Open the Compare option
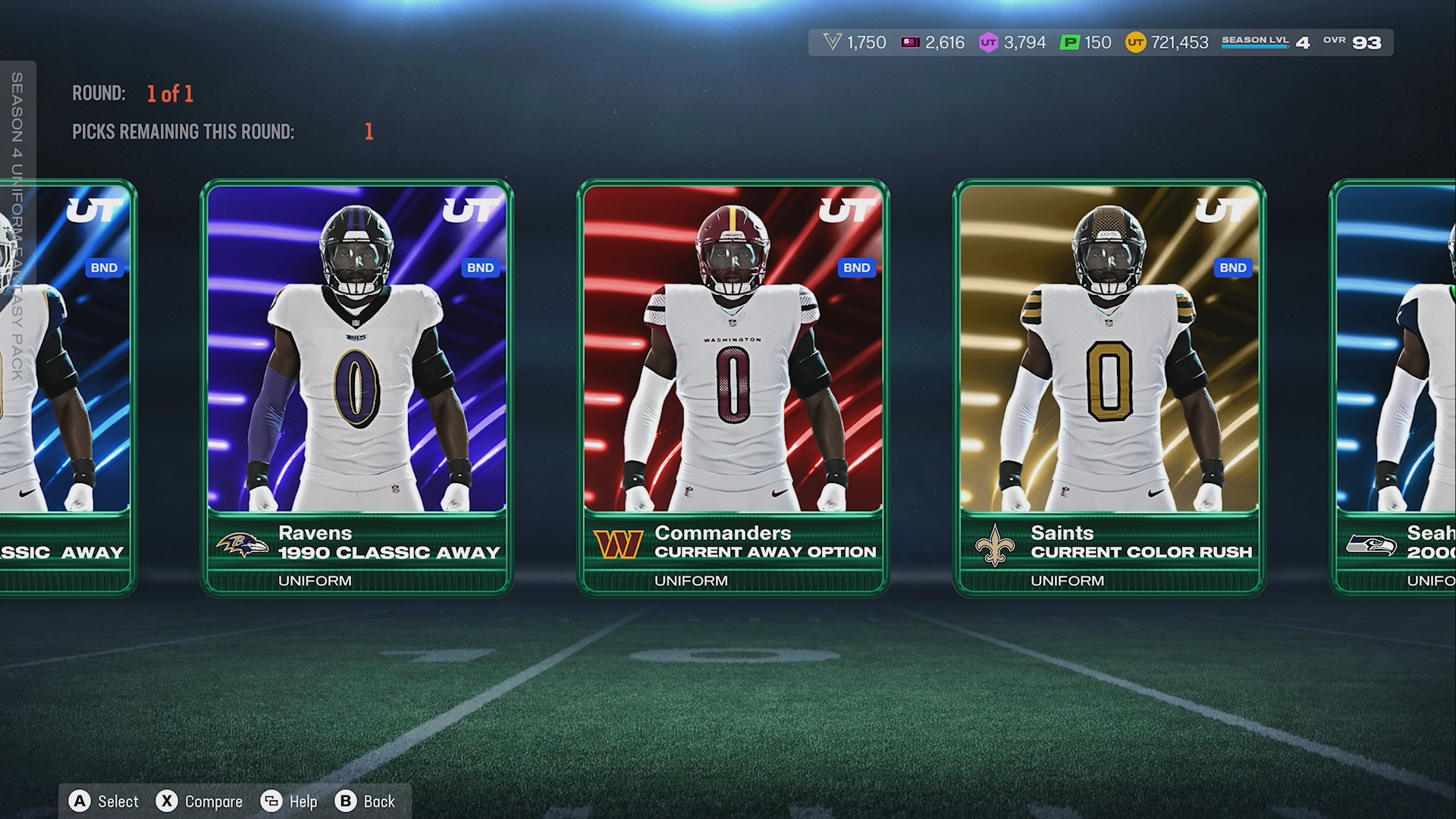This screenshot has height=819, width=1456. [x=199, y=802]
